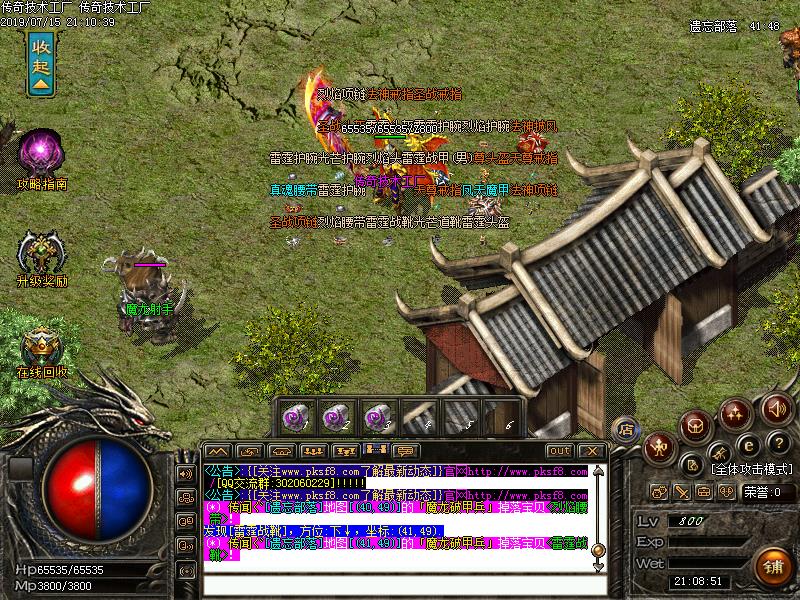
Task: Open the 铺 stall button
Action: pyautogui.click(x=770, y=564)
